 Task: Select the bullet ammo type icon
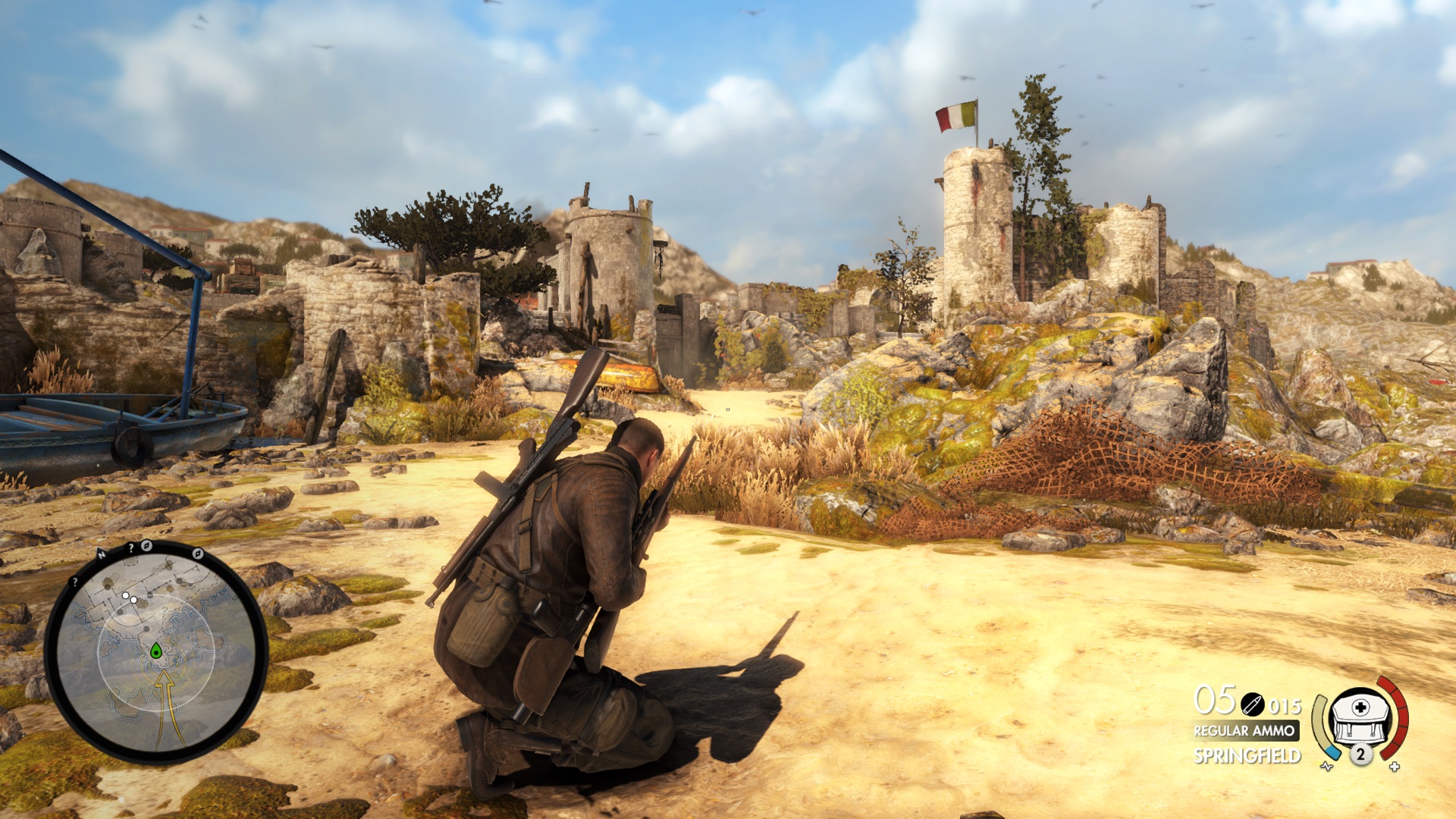(x=1252, y=705)
